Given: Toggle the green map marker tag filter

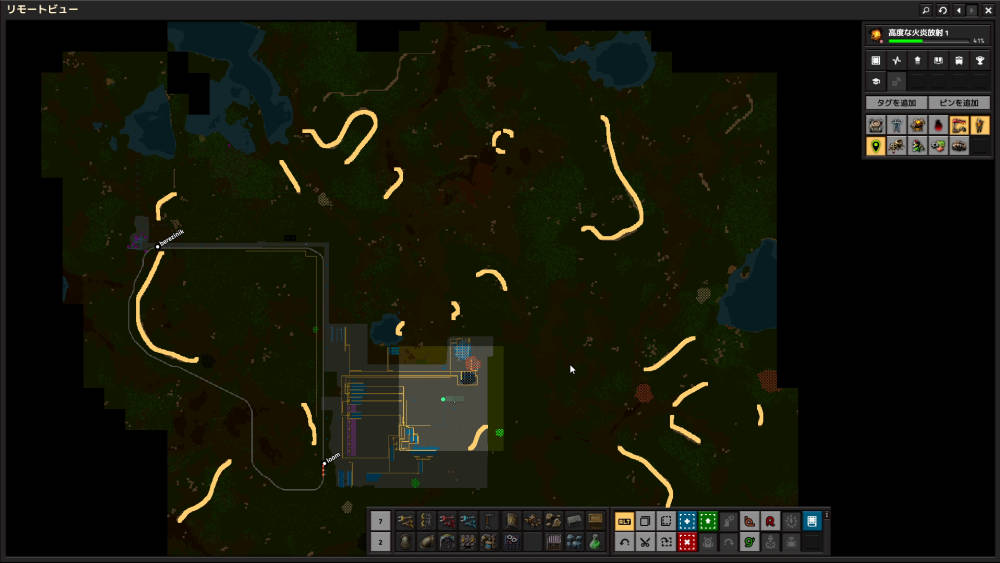Looking at the screenshot, I should [876, 146].
